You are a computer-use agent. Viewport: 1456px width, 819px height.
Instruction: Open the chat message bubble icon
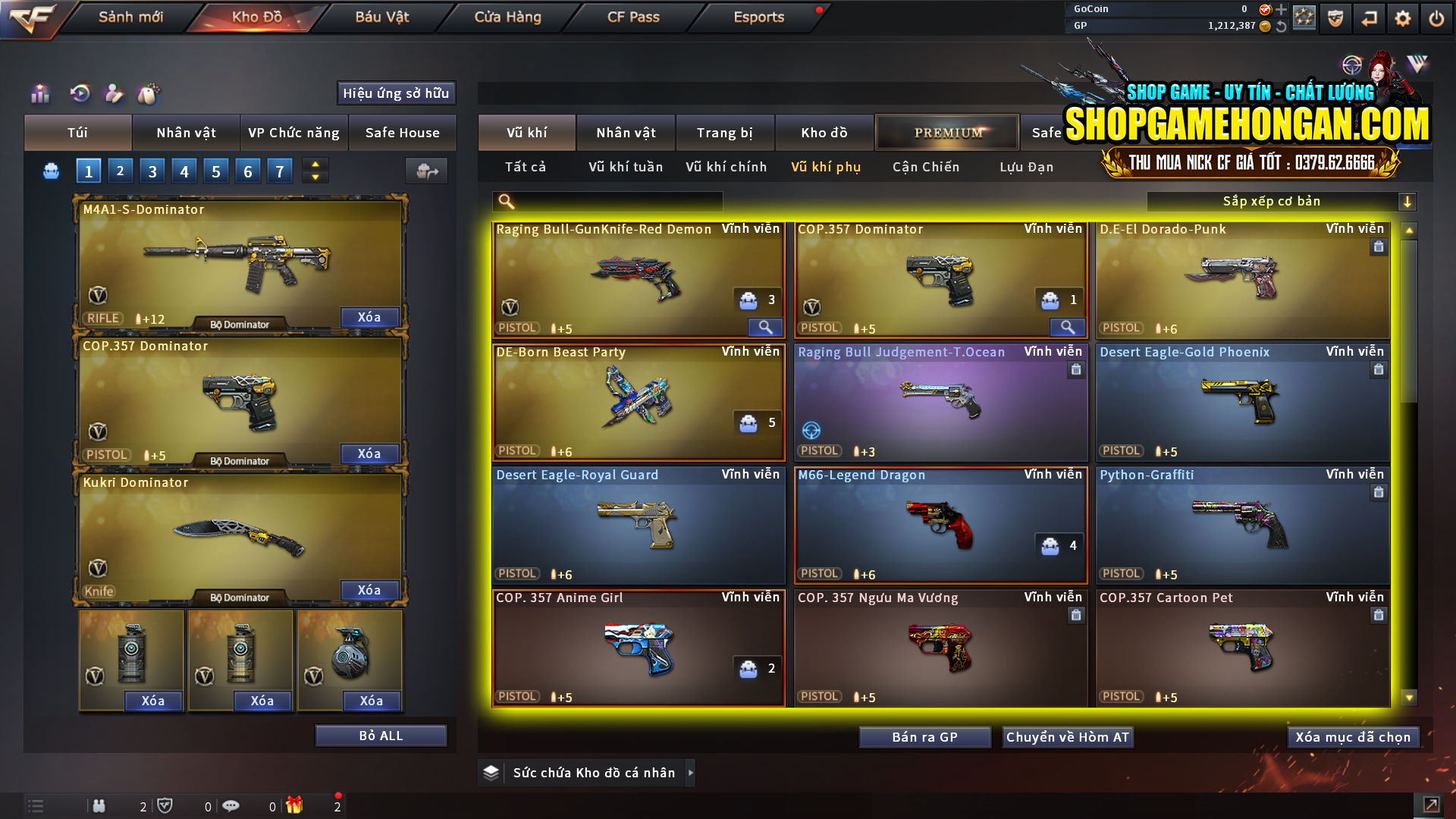[231, 805]
